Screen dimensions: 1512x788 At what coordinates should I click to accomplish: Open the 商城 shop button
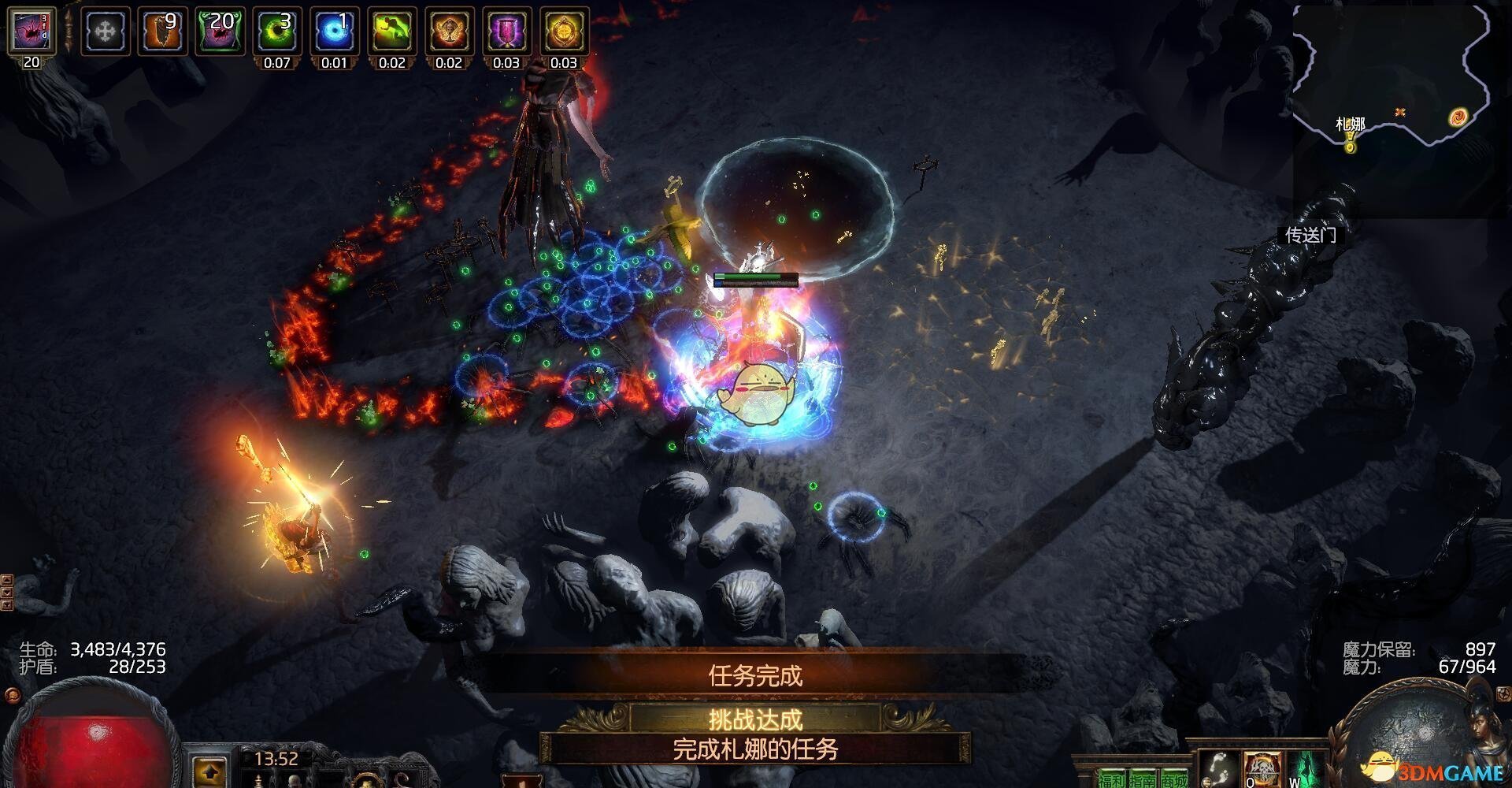pyautogui.click(x=1174, y=779)
